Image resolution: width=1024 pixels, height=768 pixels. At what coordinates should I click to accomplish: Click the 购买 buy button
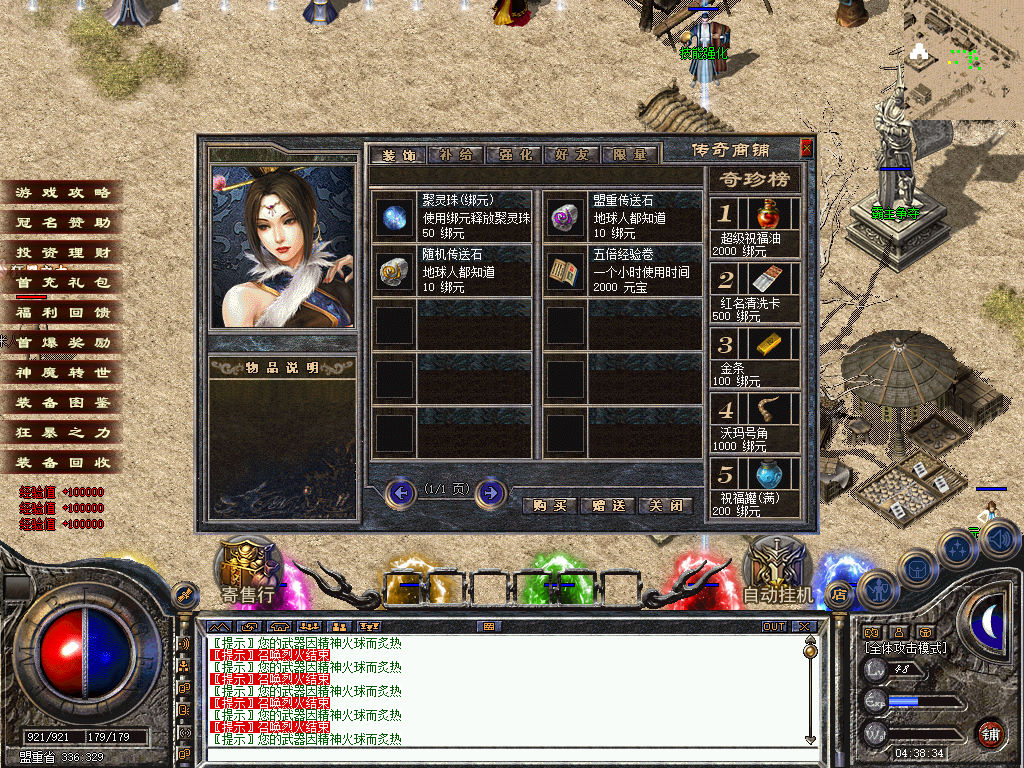tap(549, 506)
